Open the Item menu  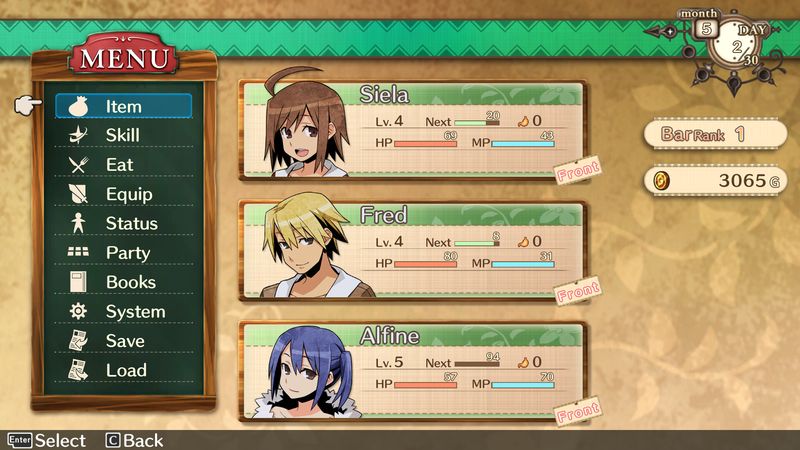[123, 106]
